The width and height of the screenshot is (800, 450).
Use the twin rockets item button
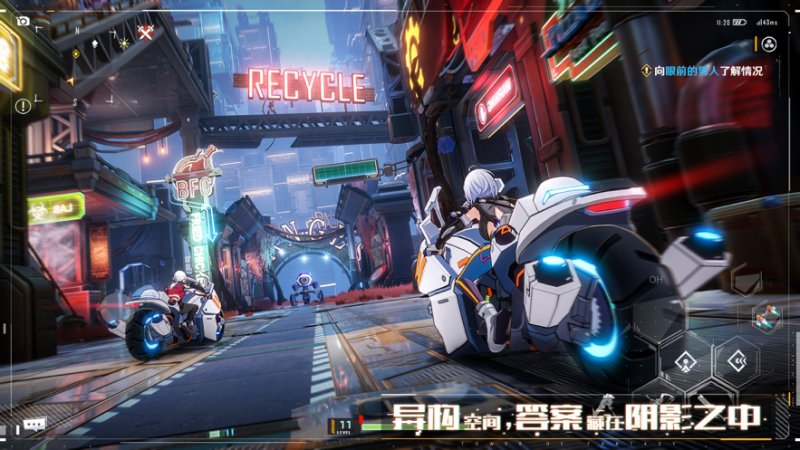coord(768,316)
